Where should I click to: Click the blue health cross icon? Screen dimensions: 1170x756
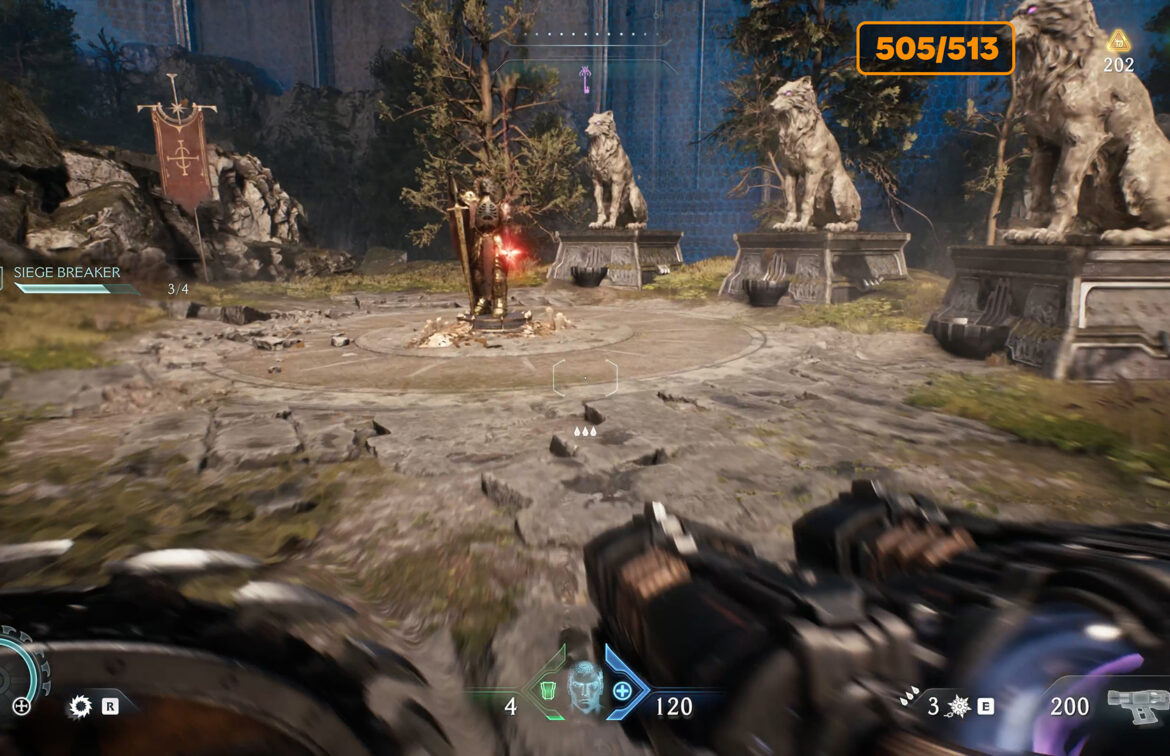tap(622, 689)
